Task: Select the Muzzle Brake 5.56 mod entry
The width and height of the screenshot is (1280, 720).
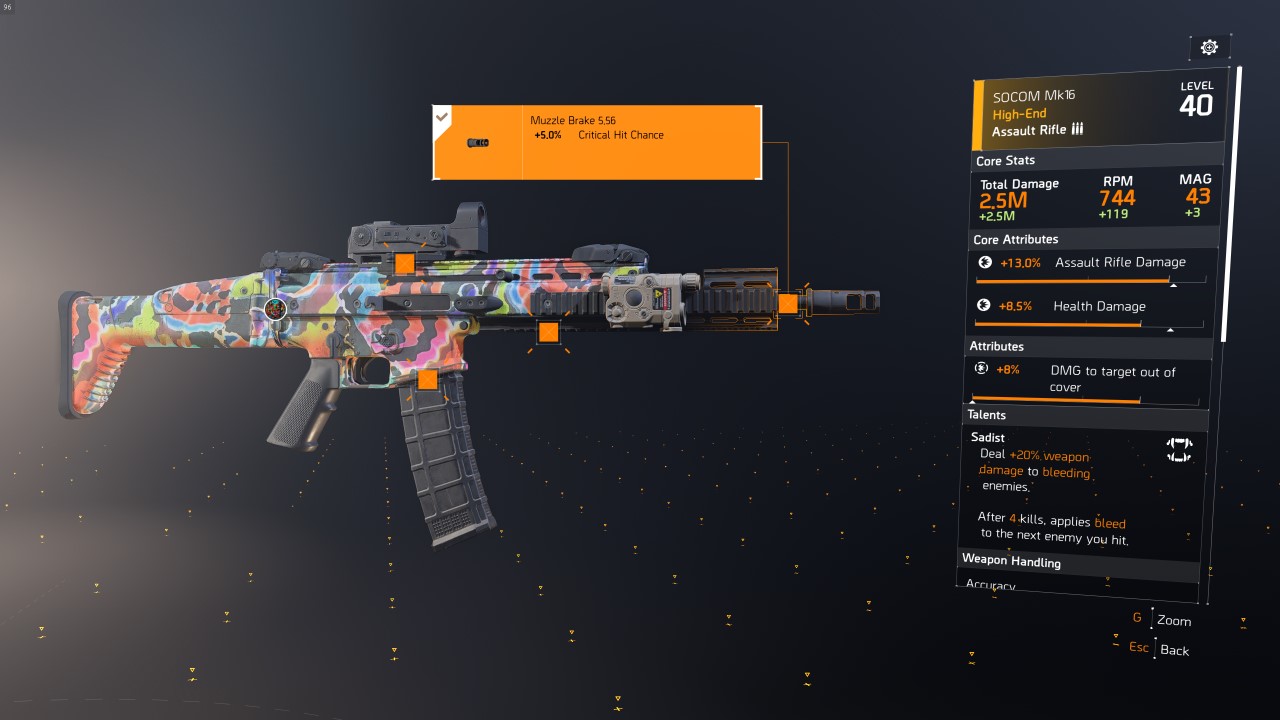Action: click(x=597, y=143)
